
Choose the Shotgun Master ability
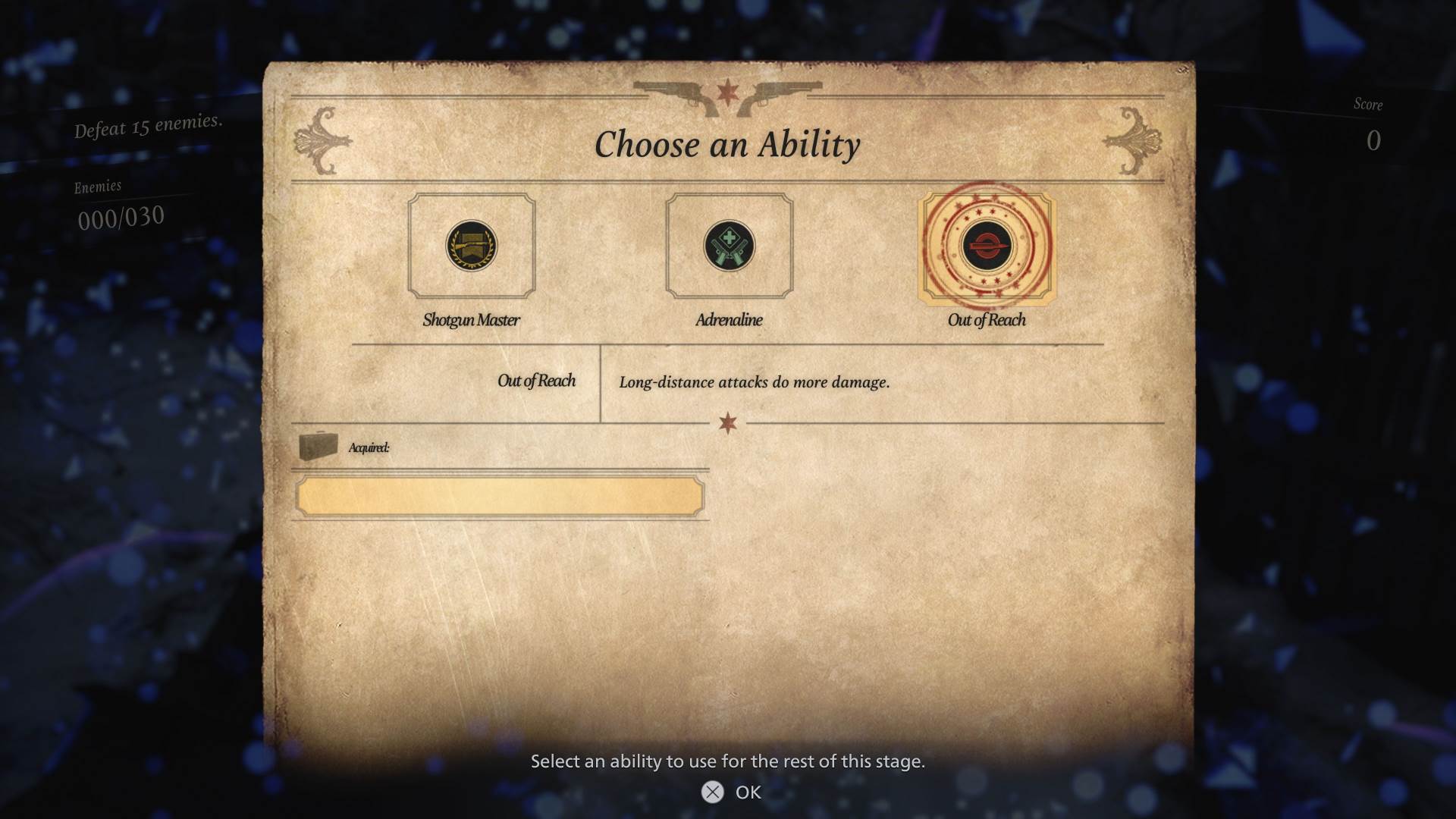tap(471, 246)
